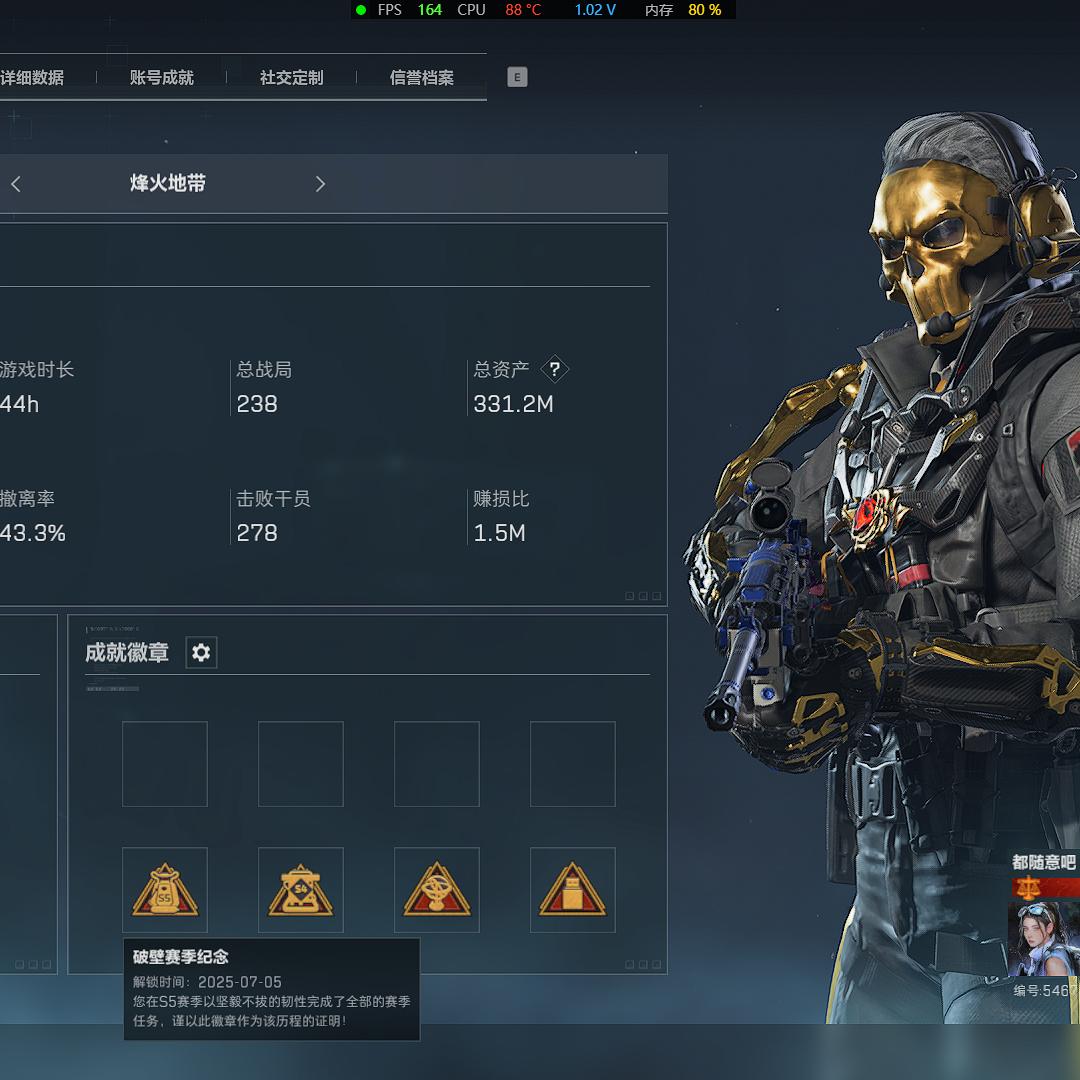Viewport: 1080px width, 1080px height.
Task: Click the right arrow beside 烽火地带
Action: (320, 184)
